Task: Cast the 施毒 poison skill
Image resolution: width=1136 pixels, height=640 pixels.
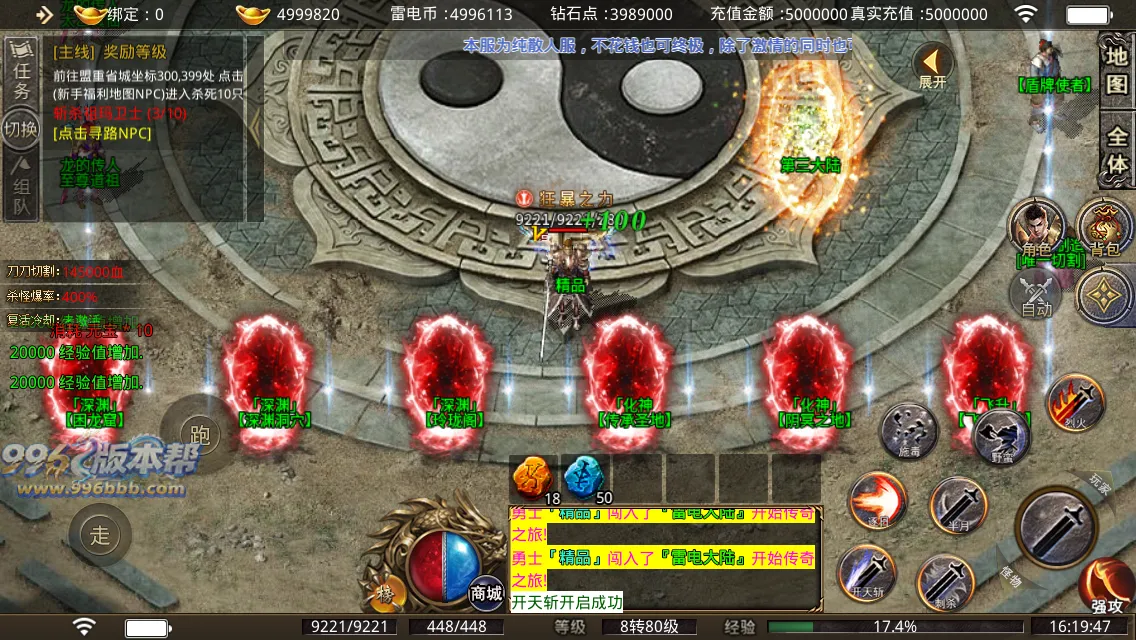Action: 907,431
